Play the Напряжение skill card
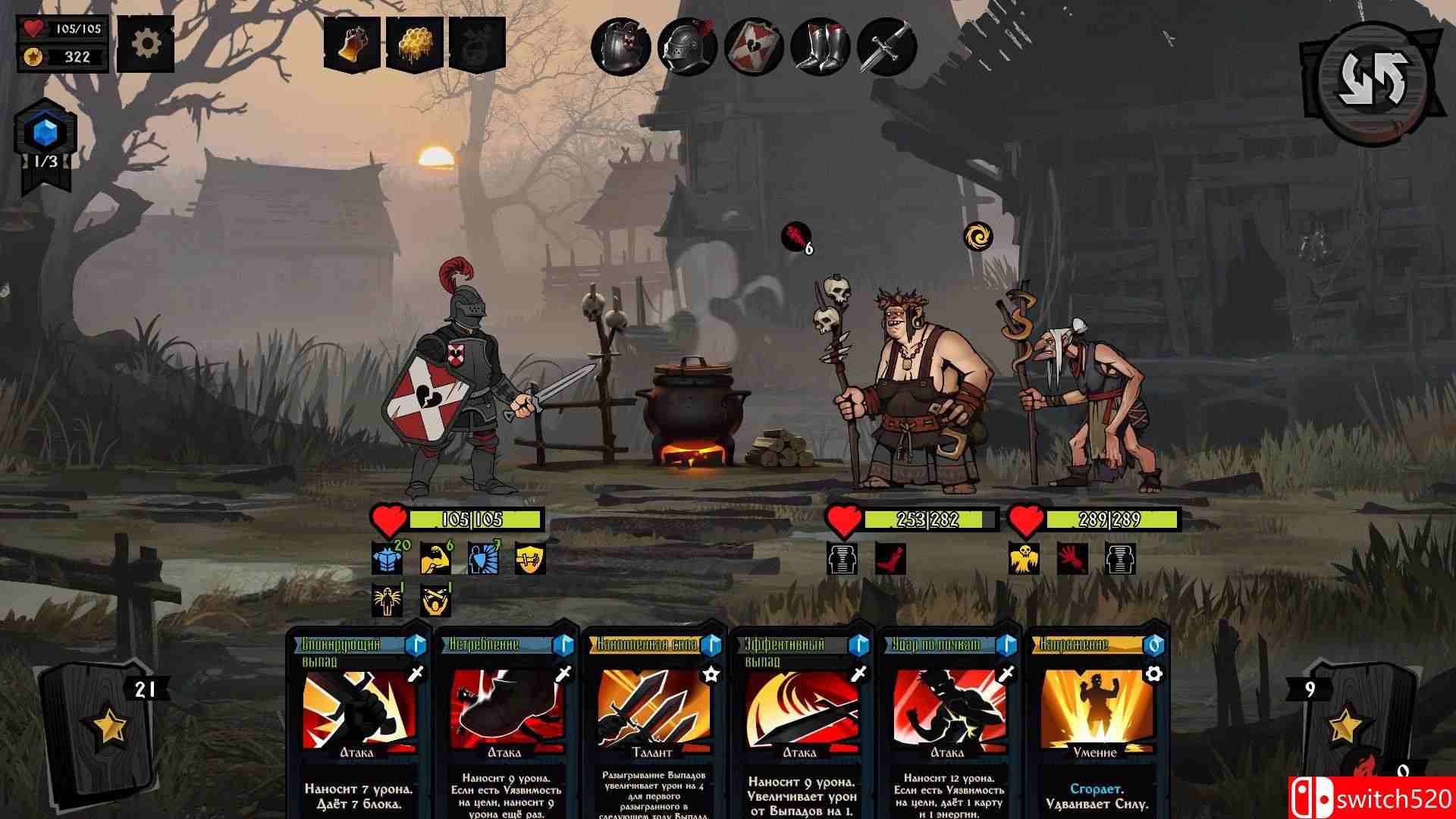 pos(1095,720)
